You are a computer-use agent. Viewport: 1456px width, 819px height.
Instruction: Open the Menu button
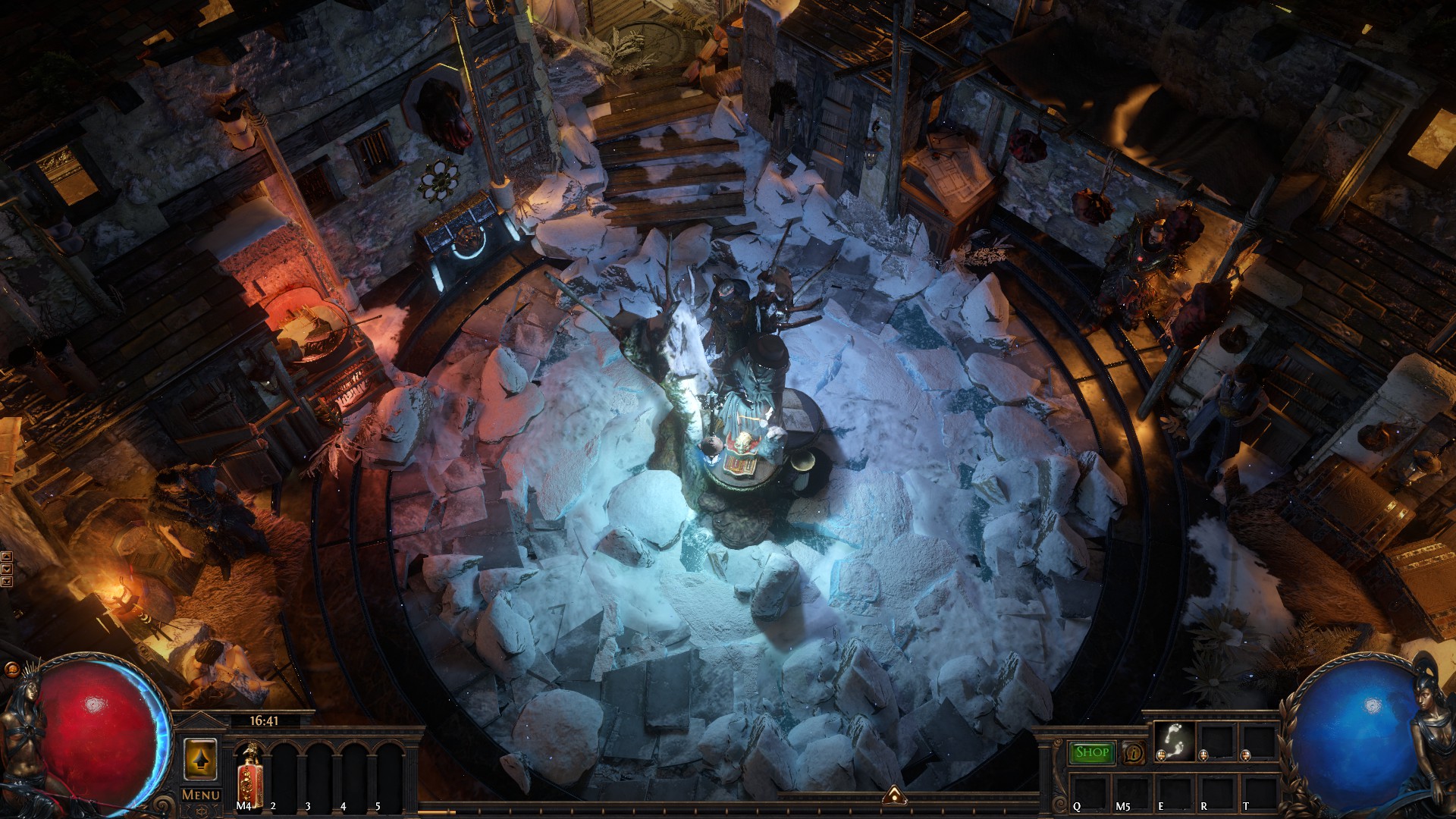201,795
